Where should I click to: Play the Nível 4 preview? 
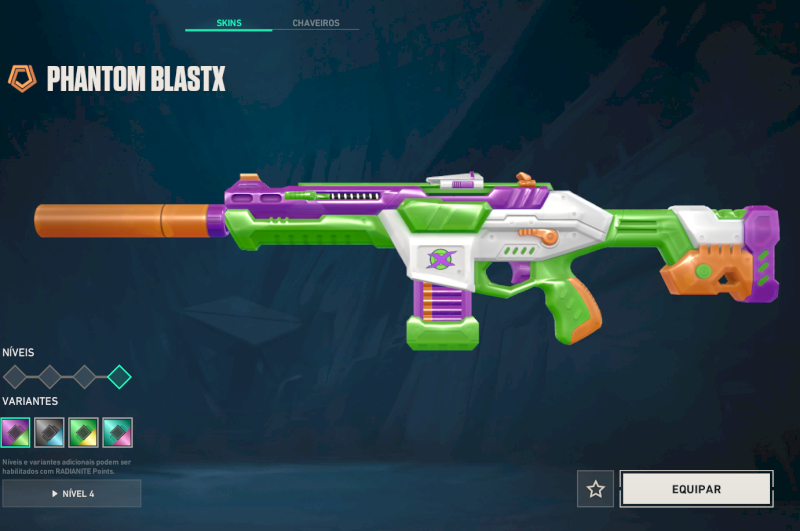pyautogui.click(x=72, y=493)
